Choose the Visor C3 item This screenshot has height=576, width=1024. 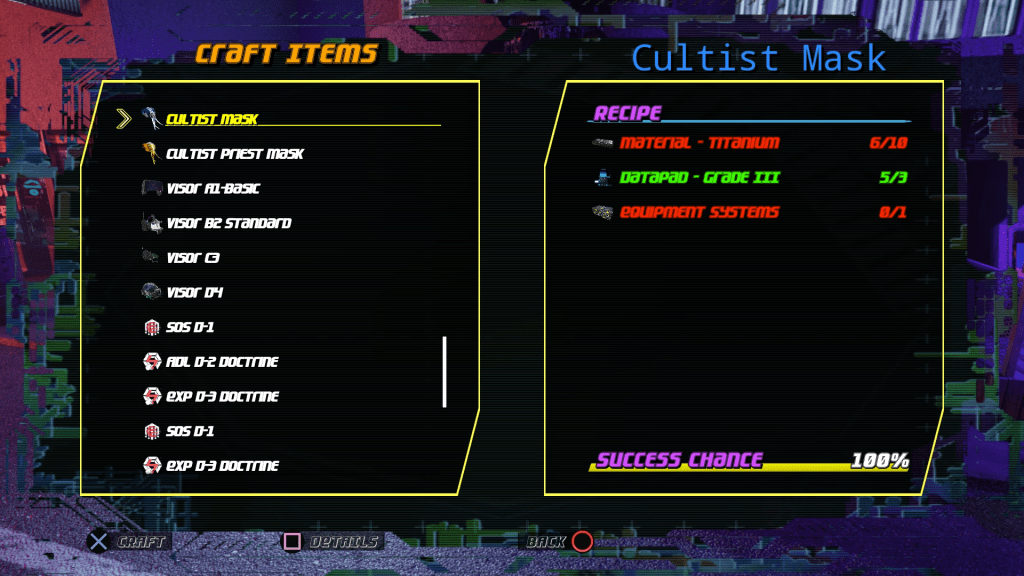[193, 258]
